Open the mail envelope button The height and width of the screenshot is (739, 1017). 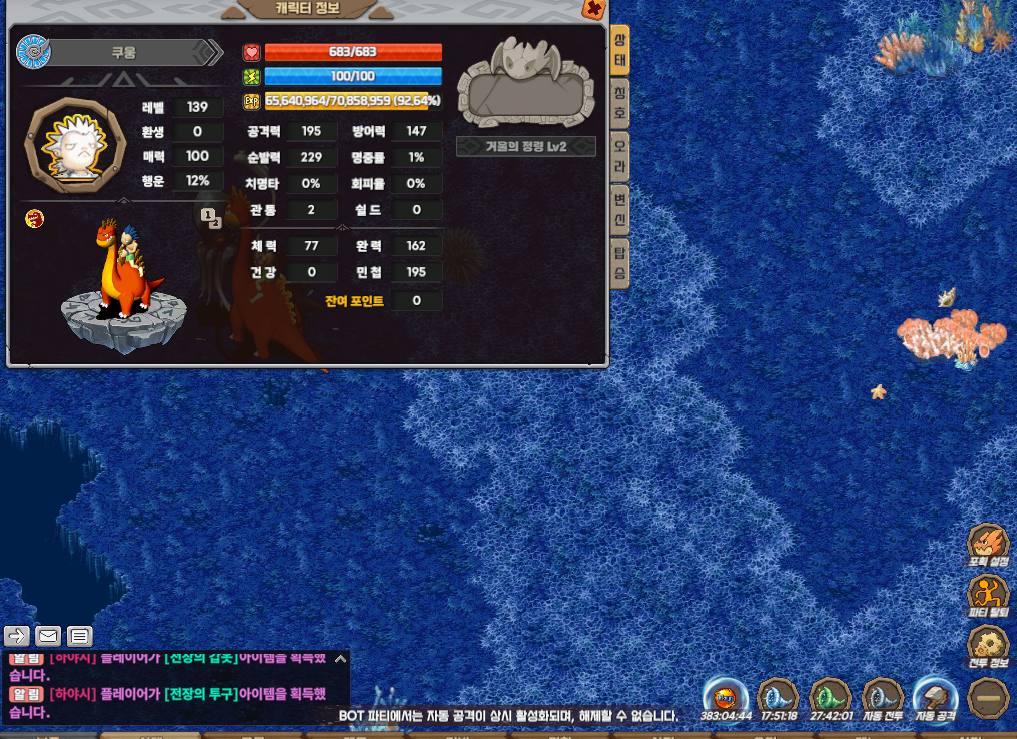coord(48,635)
